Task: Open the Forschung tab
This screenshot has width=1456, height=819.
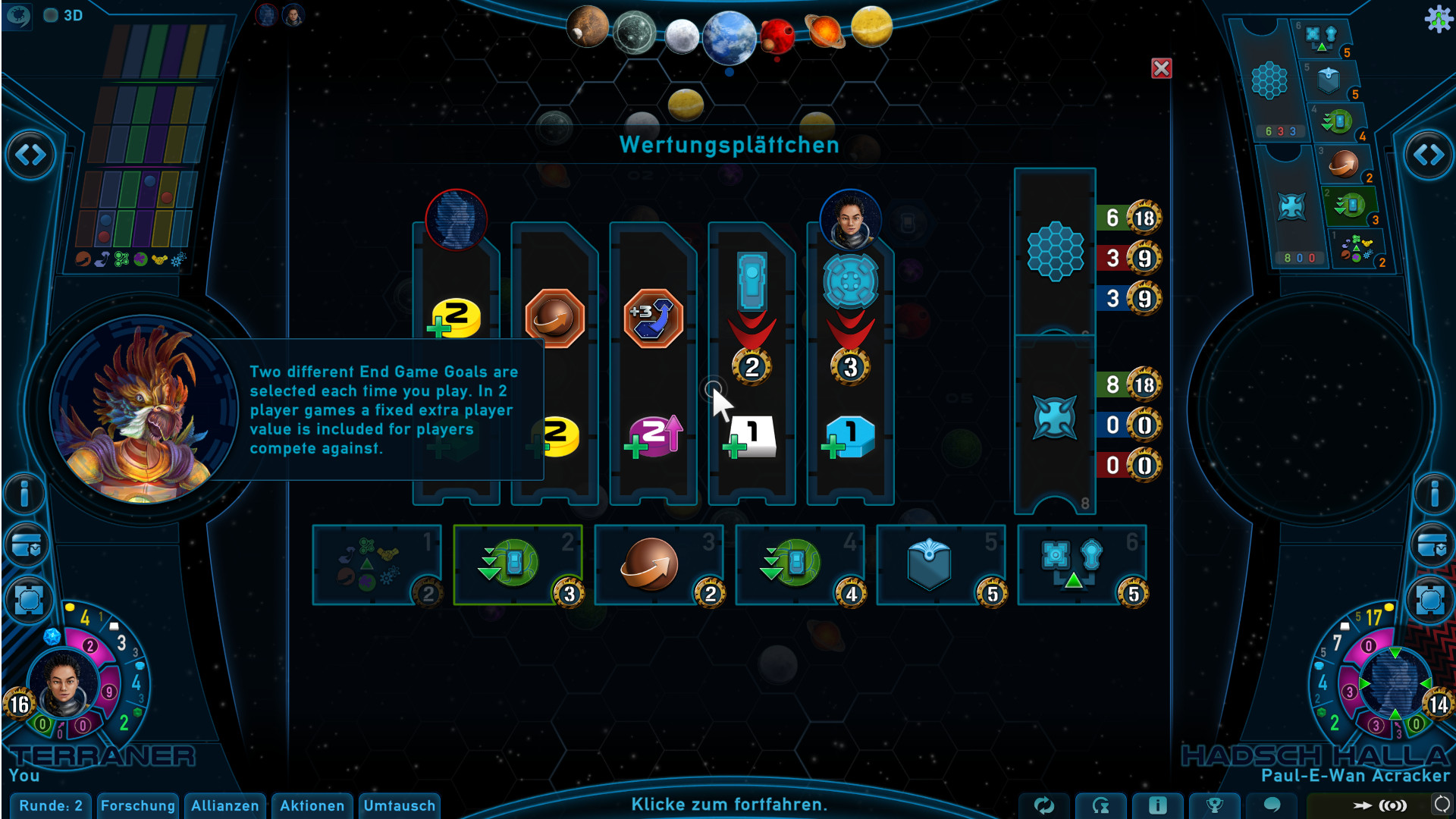Action: click(138, 805)
